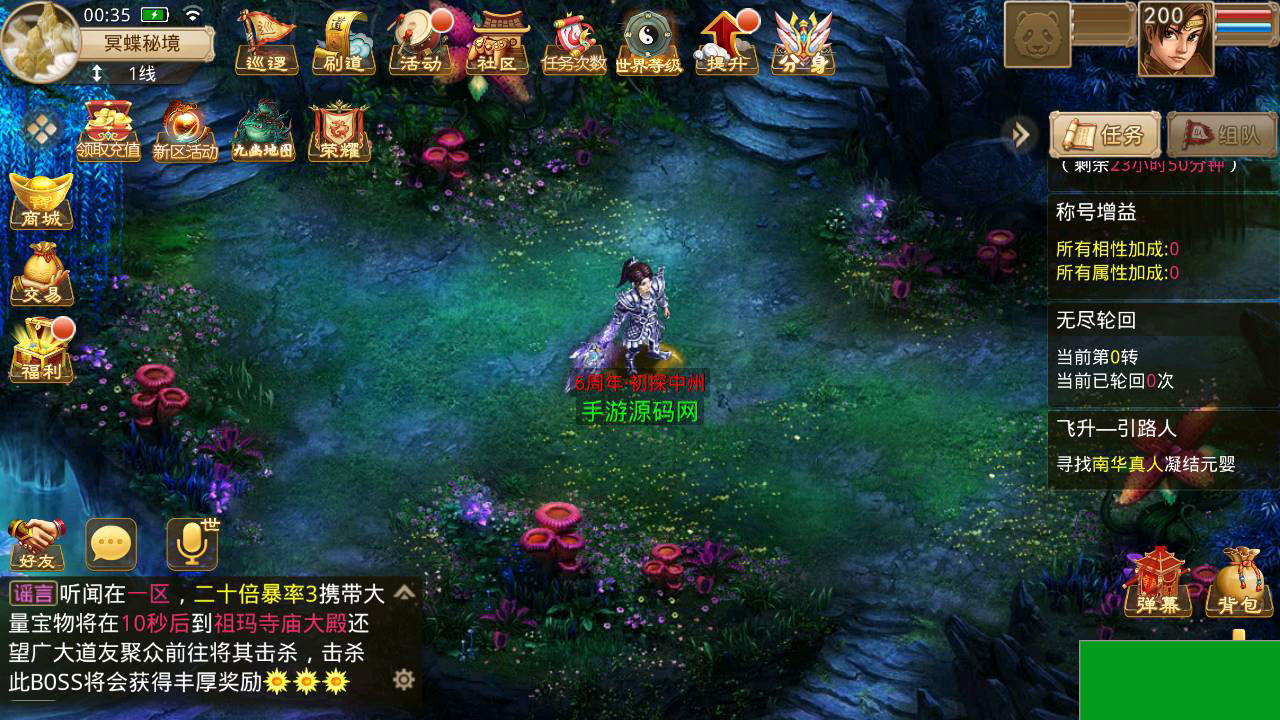Open the 活动 events panel

[420, 44]
